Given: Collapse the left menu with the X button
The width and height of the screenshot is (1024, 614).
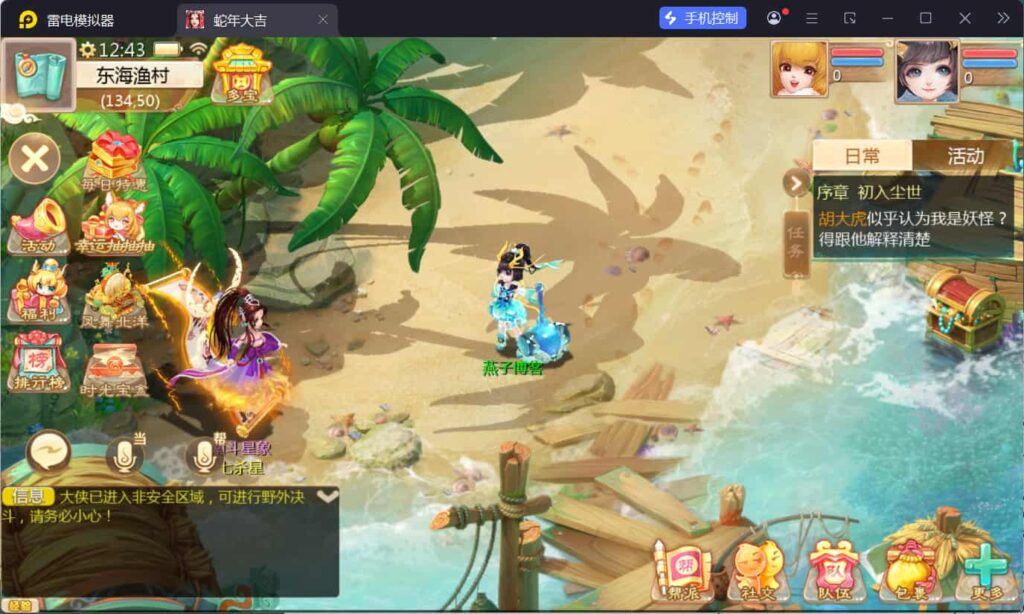Looking at the screenshot, I should pyautogui.click(x=35, y=159).
